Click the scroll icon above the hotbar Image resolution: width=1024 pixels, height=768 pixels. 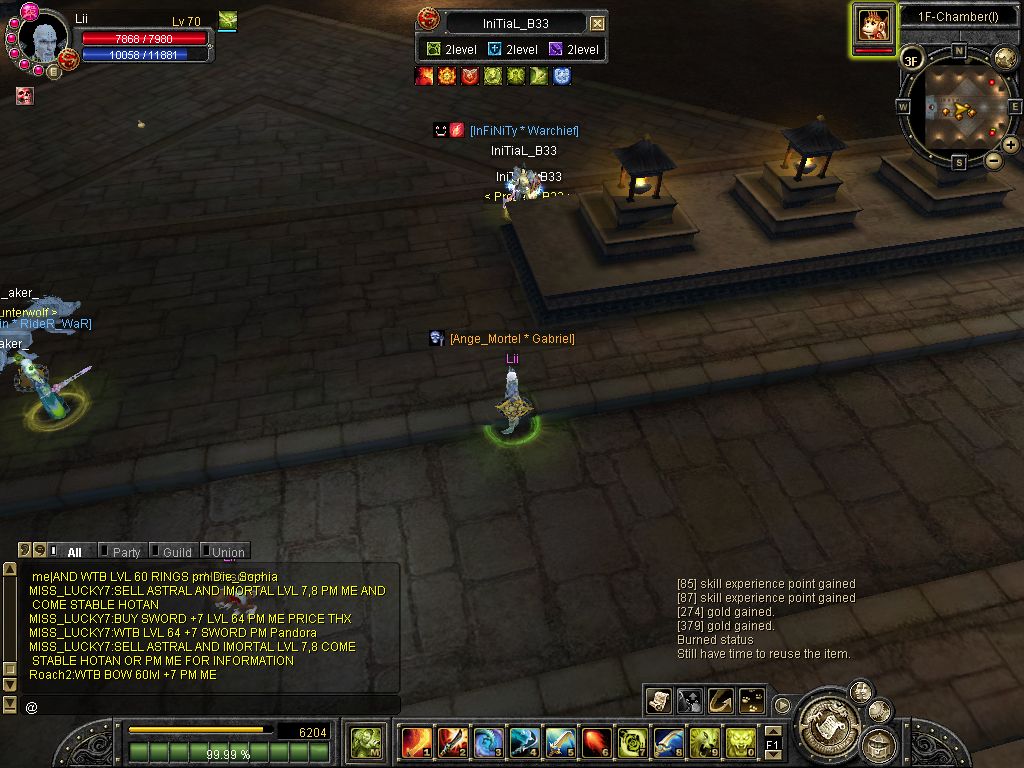[658, 701]
